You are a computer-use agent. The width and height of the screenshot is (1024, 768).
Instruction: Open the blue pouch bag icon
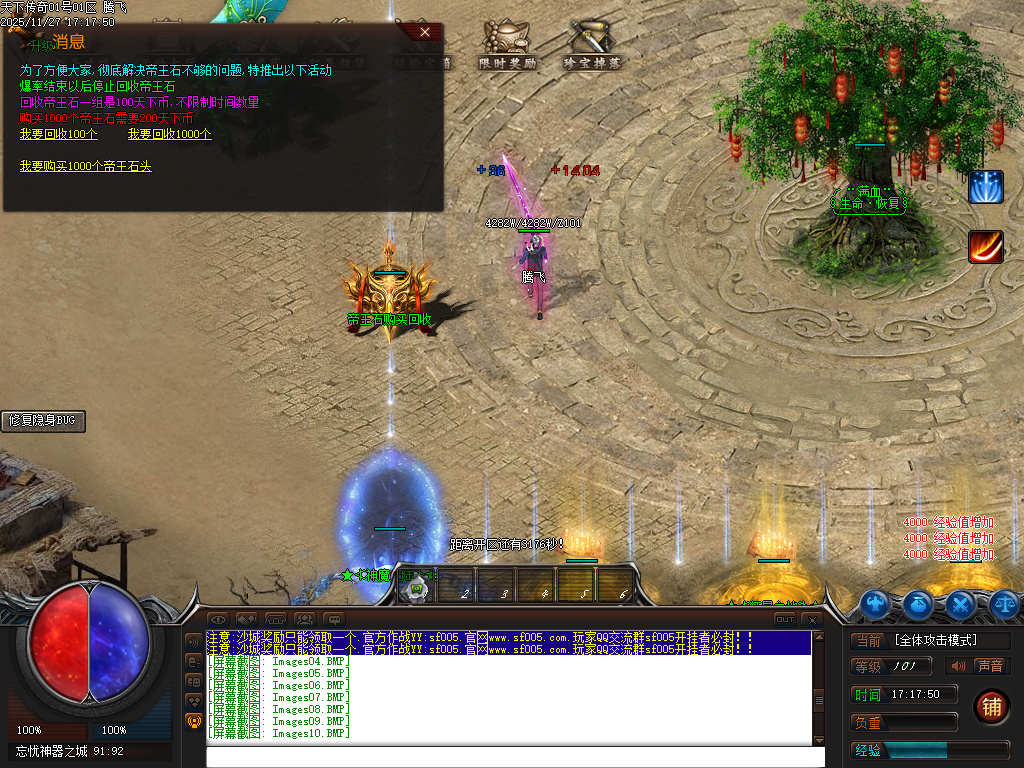(917, 603)
